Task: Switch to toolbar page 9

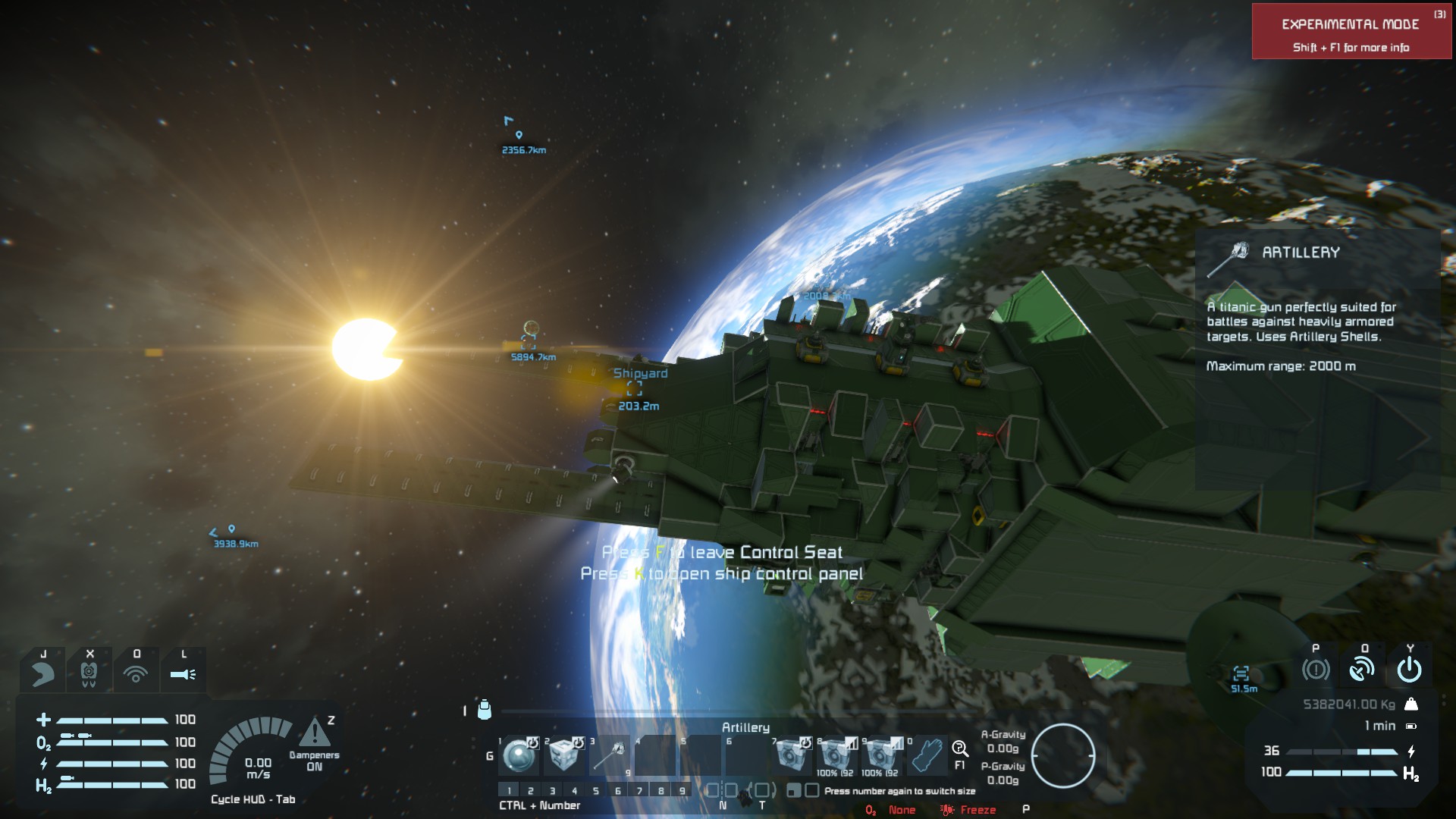Action: click(x=682, y=791)
